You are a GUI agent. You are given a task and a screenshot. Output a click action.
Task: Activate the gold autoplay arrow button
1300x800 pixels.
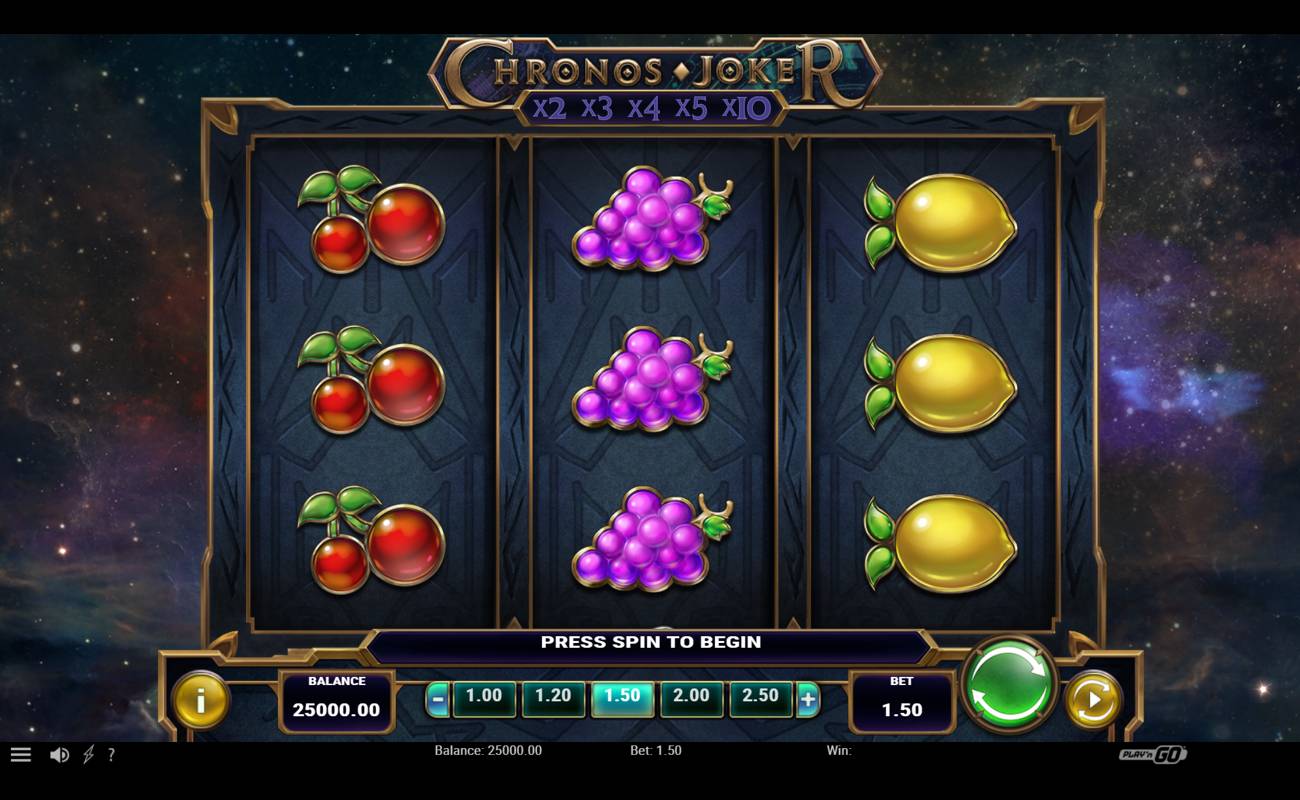[x=1090, y=698]
